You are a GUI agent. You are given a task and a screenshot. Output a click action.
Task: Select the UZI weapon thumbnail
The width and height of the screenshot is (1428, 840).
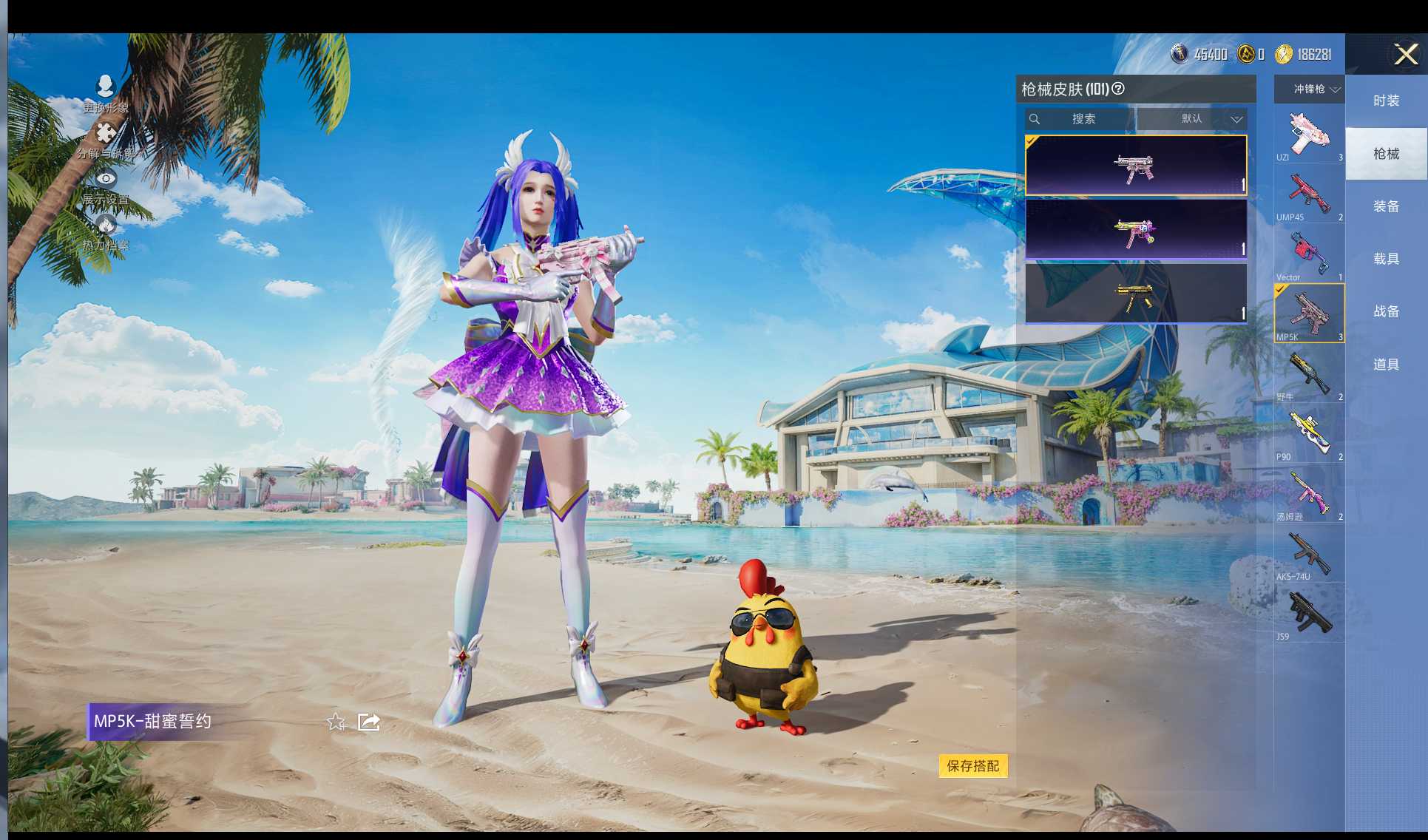click(x=1308, y=134)
